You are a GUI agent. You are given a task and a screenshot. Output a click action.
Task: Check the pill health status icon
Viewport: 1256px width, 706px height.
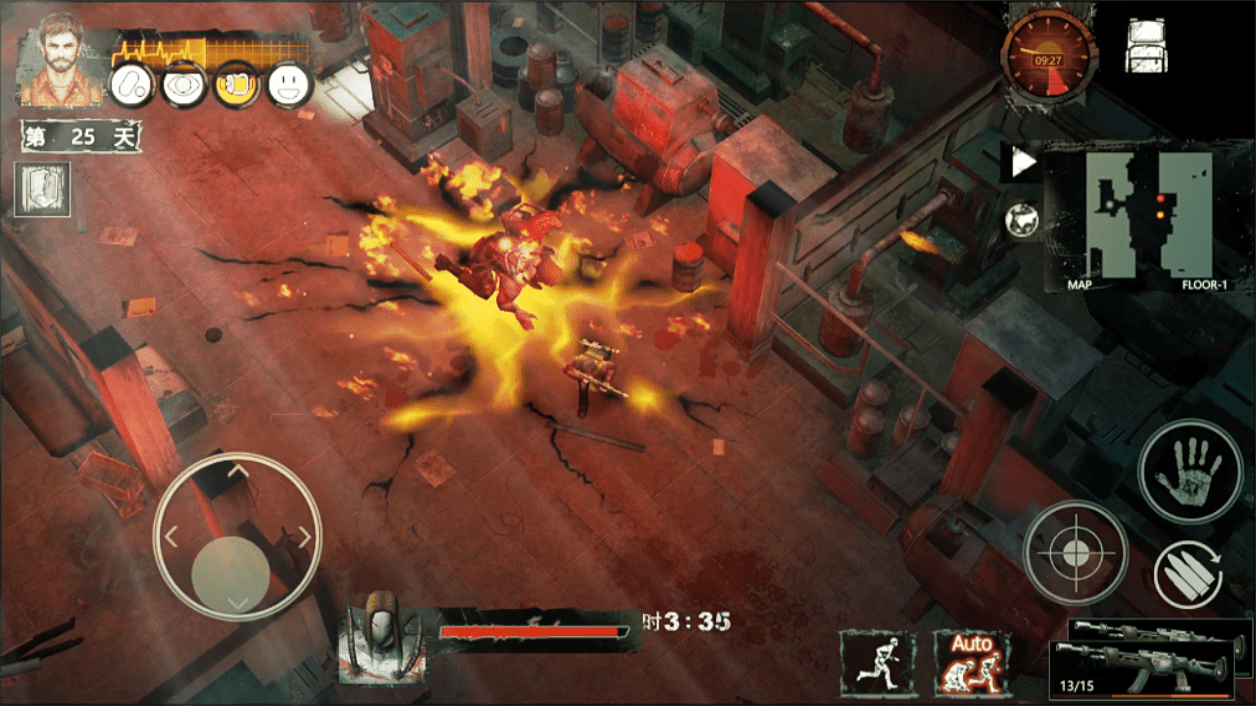click(x=130, y=86)
